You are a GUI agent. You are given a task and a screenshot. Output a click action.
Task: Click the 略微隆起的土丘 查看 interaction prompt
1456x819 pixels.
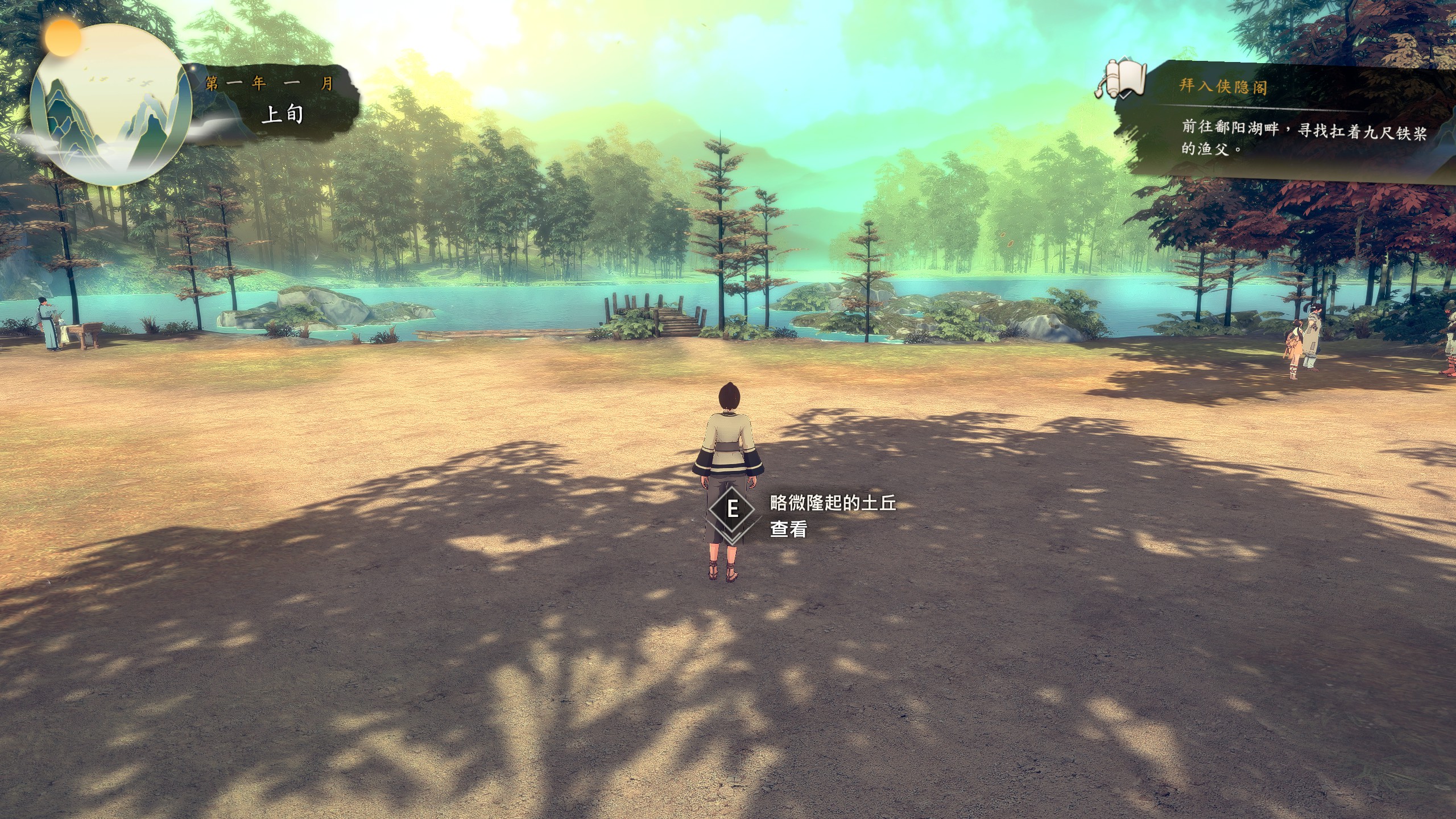(x=802, y=516)
